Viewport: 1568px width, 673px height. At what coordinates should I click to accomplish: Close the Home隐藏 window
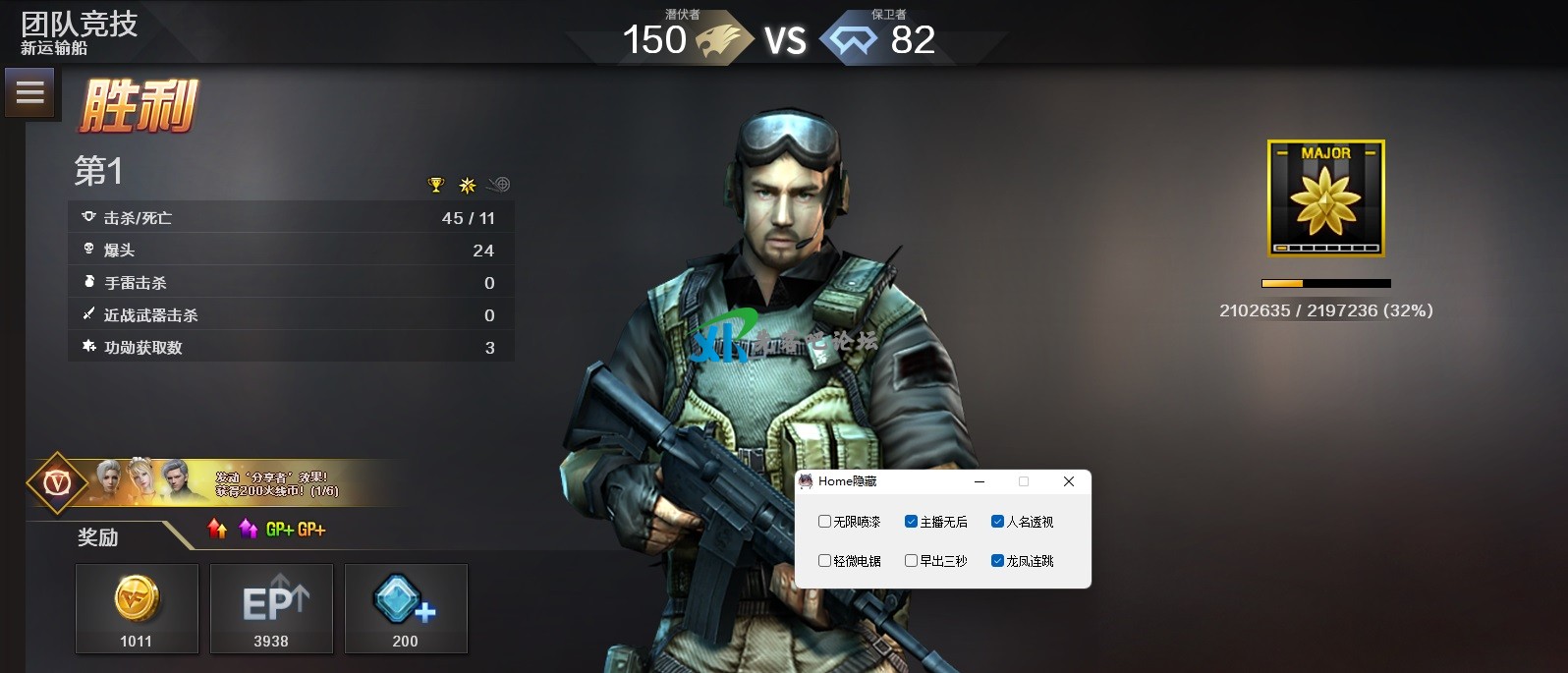[x=1069, y=481]
